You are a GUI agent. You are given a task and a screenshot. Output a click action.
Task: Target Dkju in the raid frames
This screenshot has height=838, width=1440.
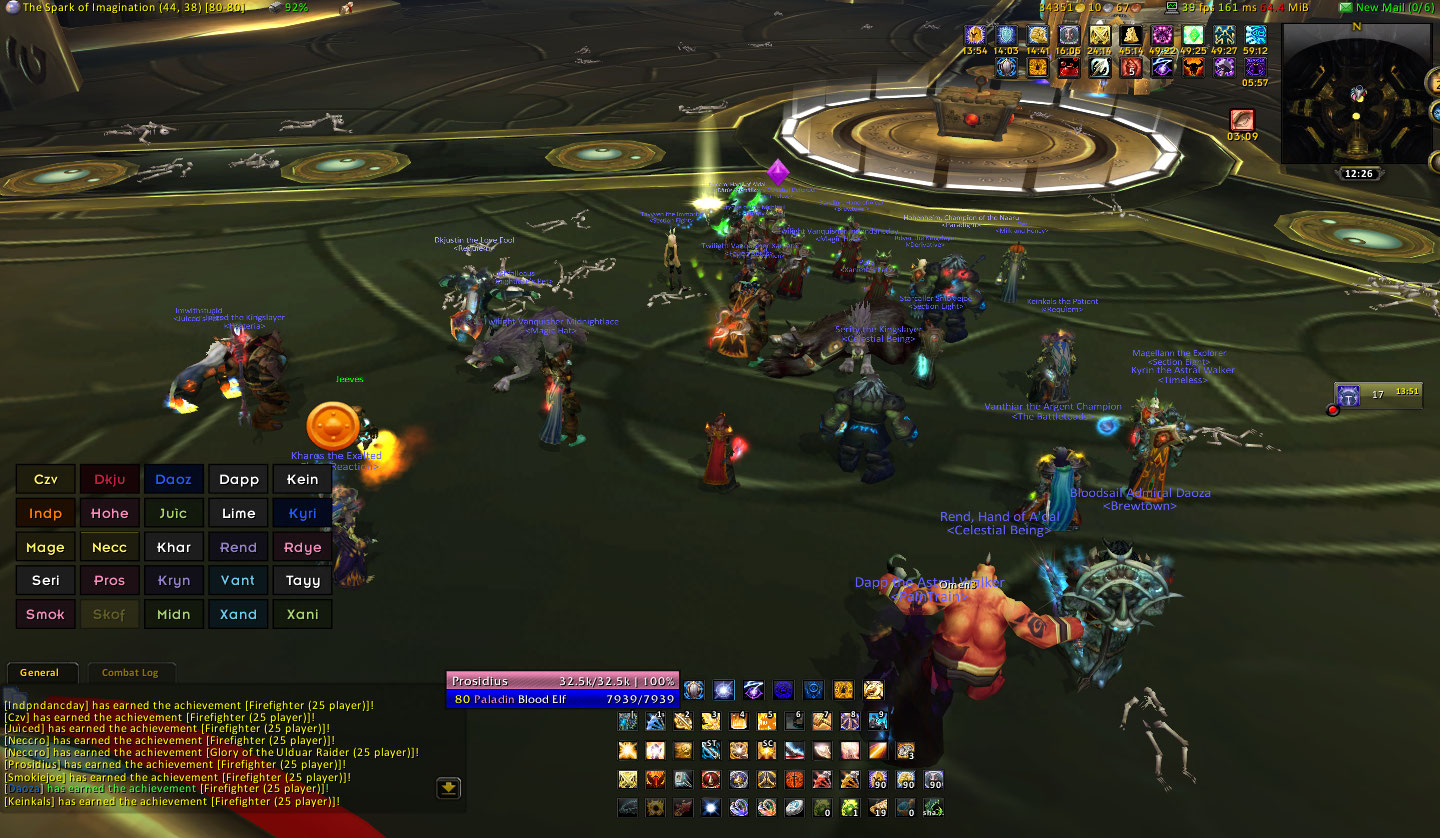tap(110, 480)
